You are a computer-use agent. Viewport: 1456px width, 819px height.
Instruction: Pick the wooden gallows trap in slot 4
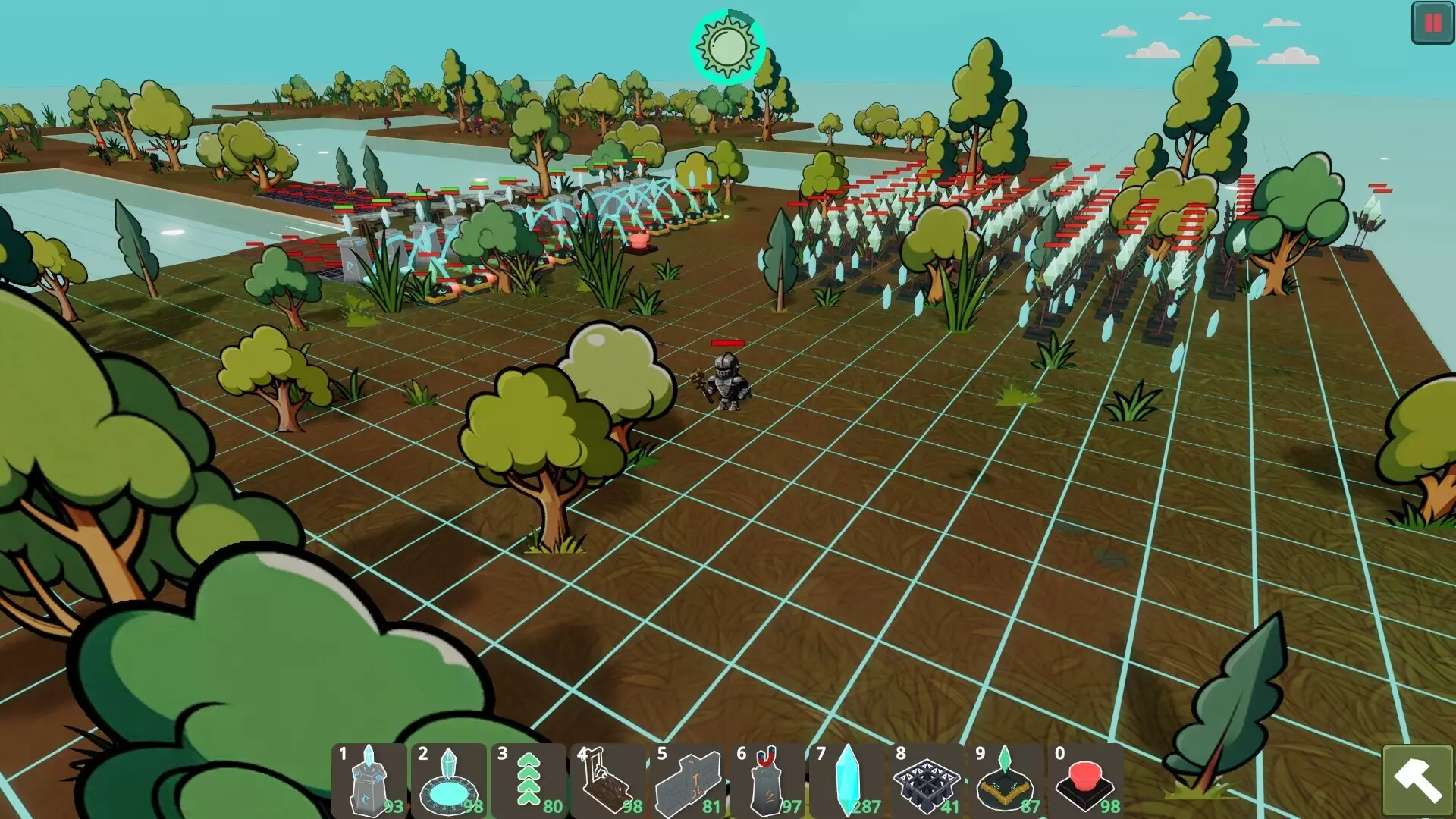608,780
